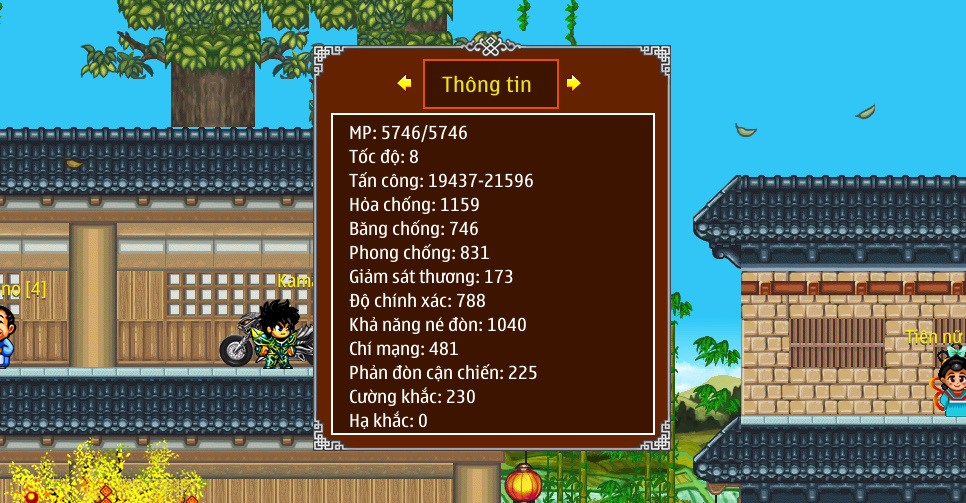Go to next panel with right arrow
The width and height of the screenshot is (966, 503).
tap(573, 83)
